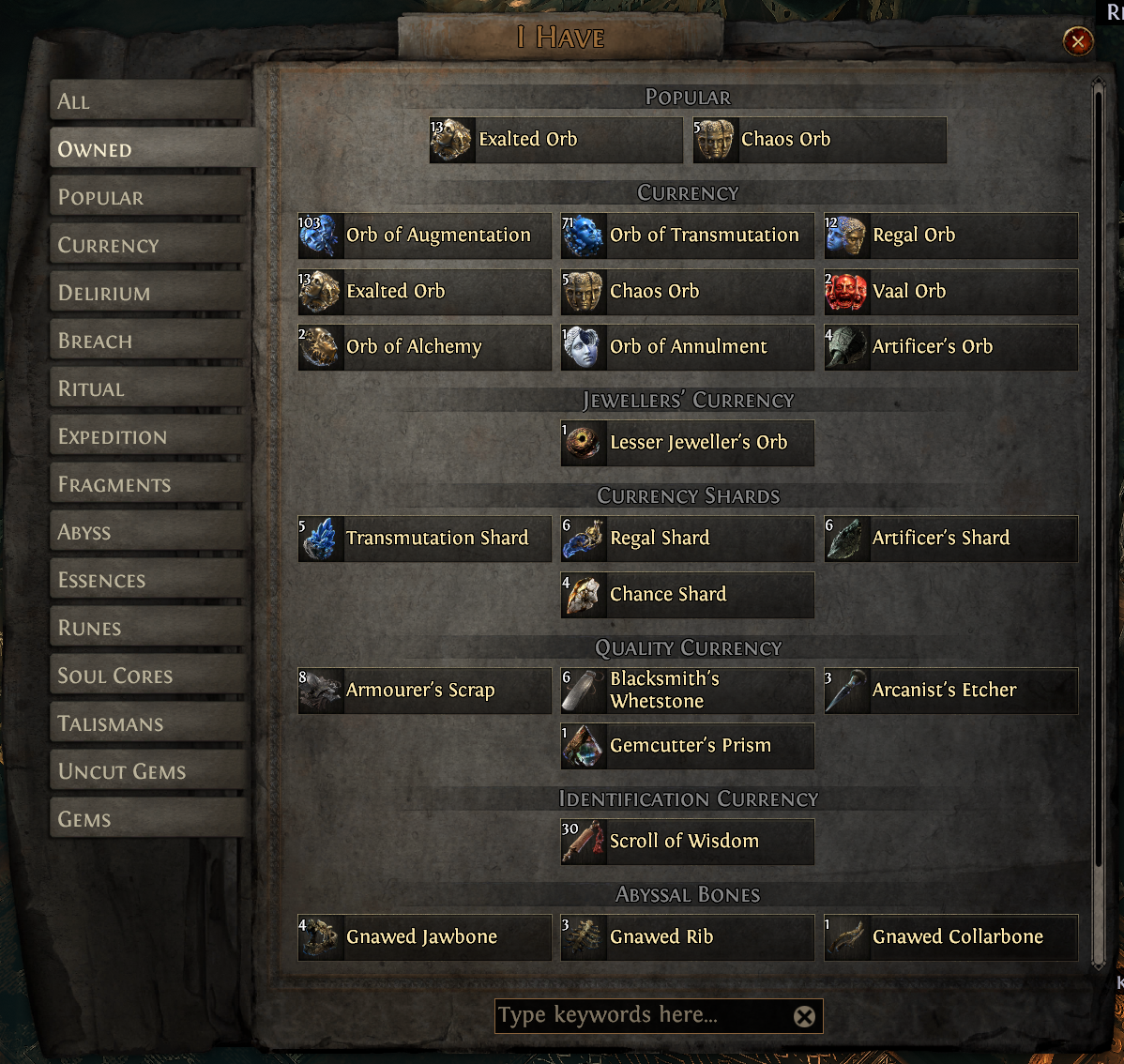Choose the Lesser Jeweller's Orb
The image size is (1124, 1064).
pos(688,443)
